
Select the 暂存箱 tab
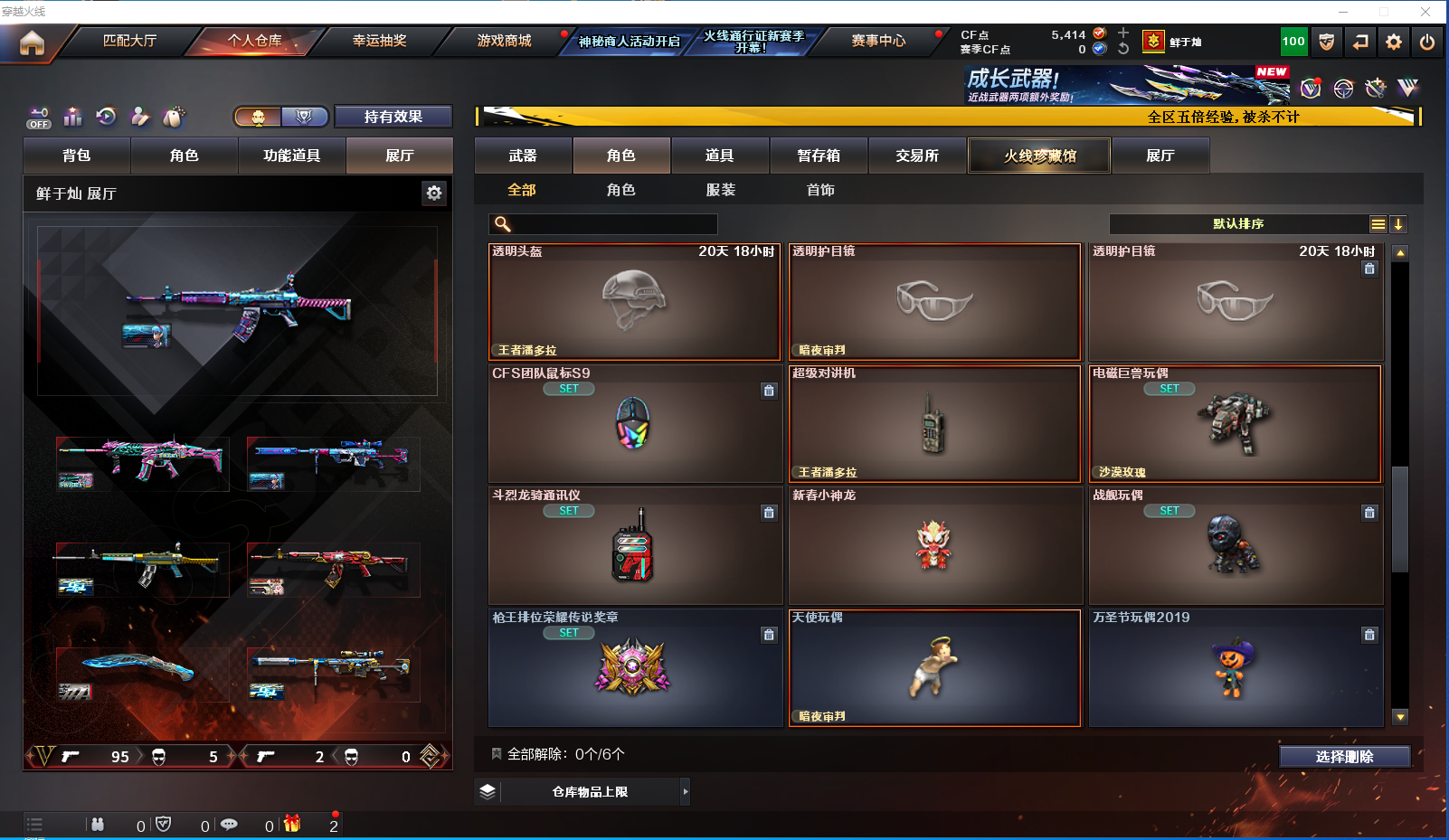click(819, 156)
